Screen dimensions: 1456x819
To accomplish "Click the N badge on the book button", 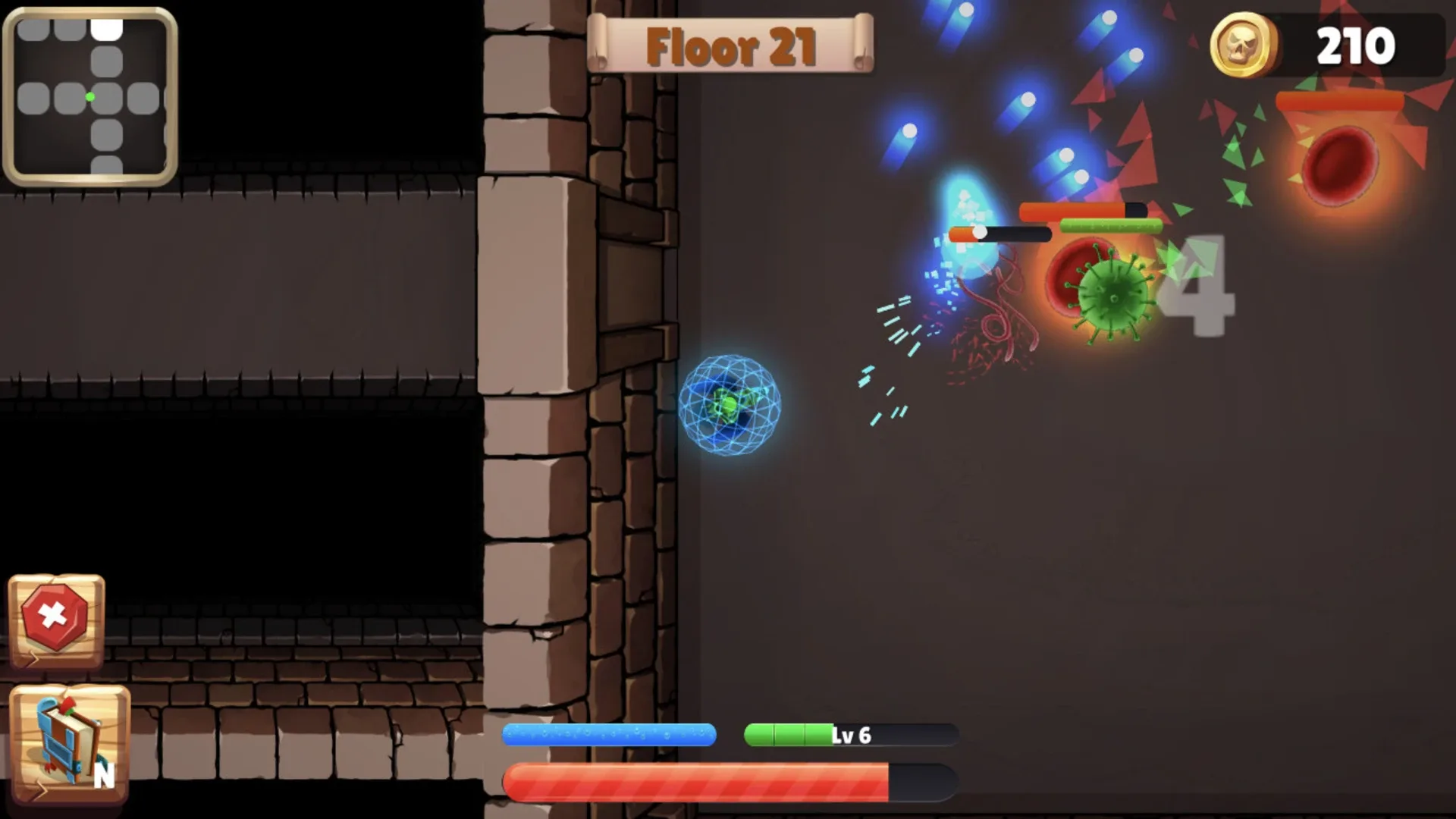I will [x=106, y=775].
